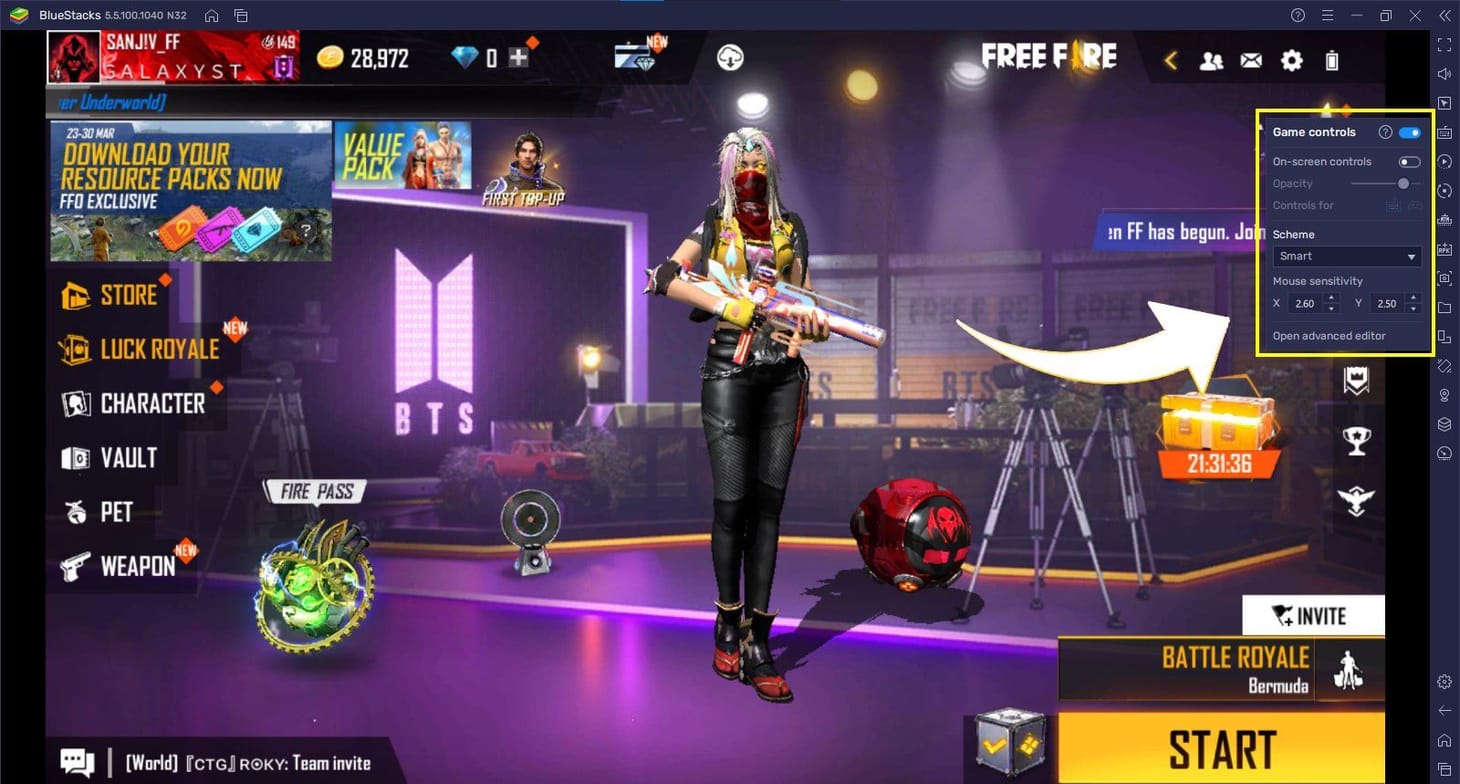1460x784 pixels.
Task: Collapse the BlueStacks sidebar chevron
Action: [1444, 15]
